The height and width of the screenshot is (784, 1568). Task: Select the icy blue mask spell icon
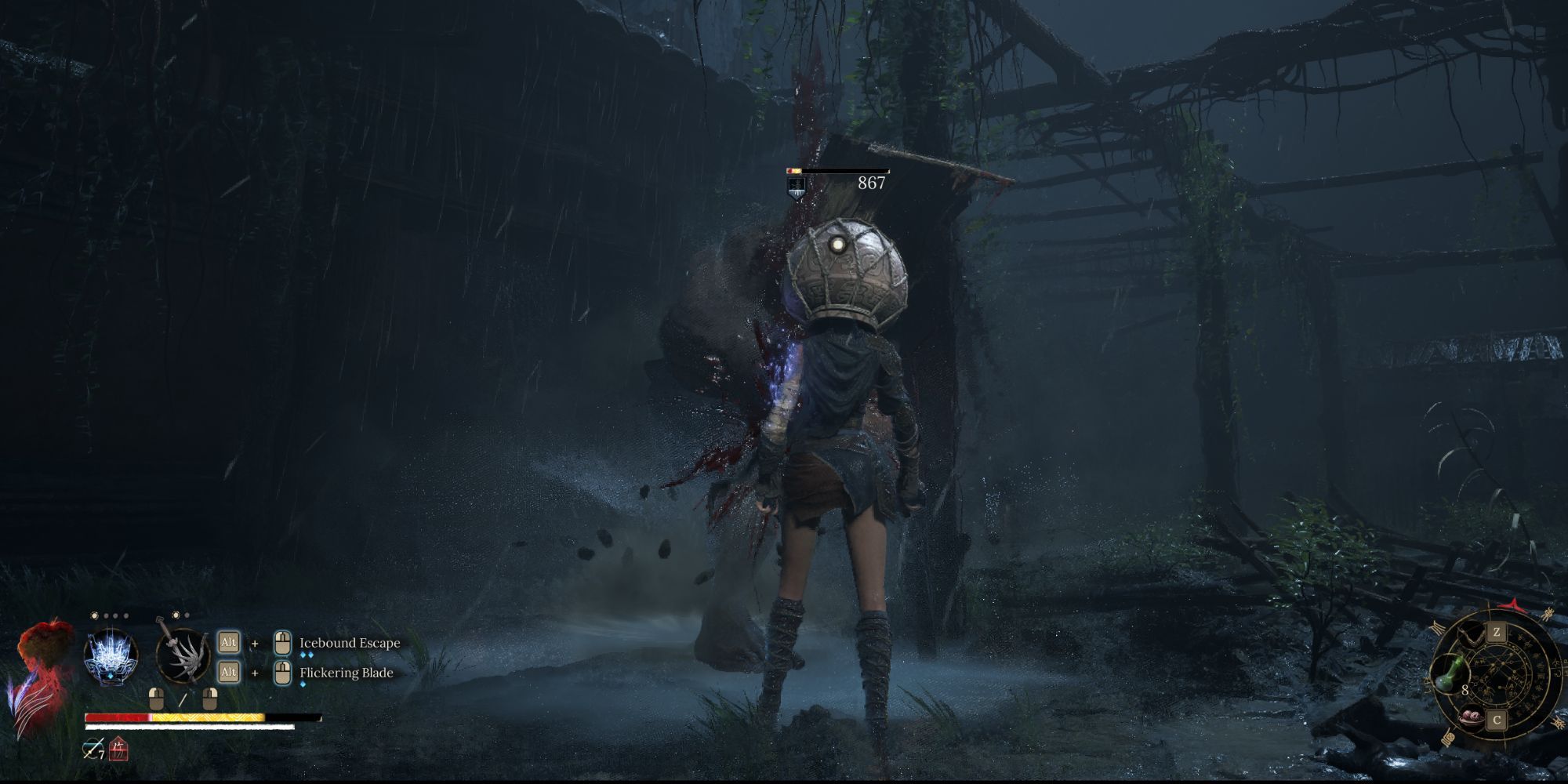click(x=111, y=657)
